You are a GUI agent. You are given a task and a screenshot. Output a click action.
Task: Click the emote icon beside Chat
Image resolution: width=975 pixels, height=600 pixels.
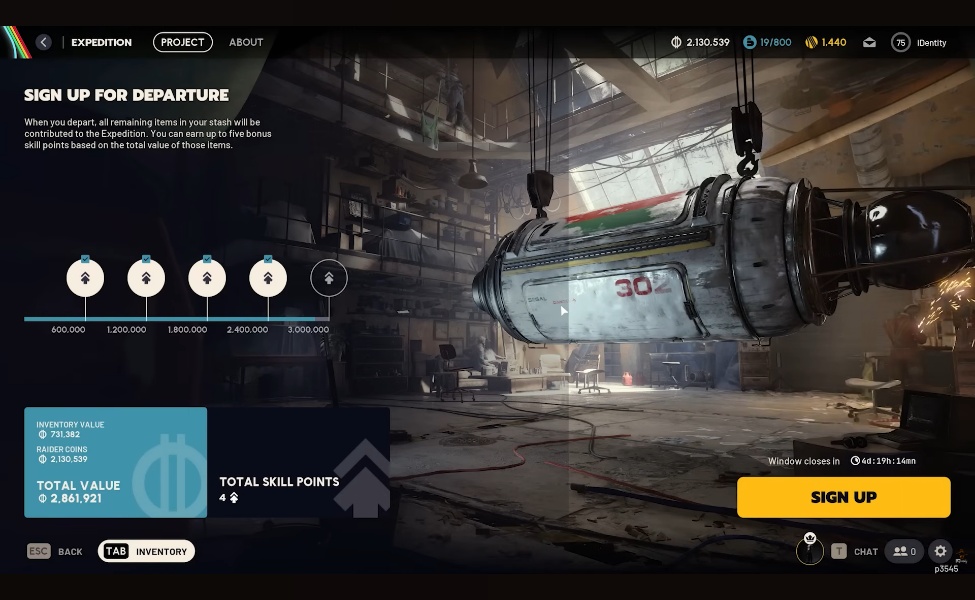click(x=810, y=549)
